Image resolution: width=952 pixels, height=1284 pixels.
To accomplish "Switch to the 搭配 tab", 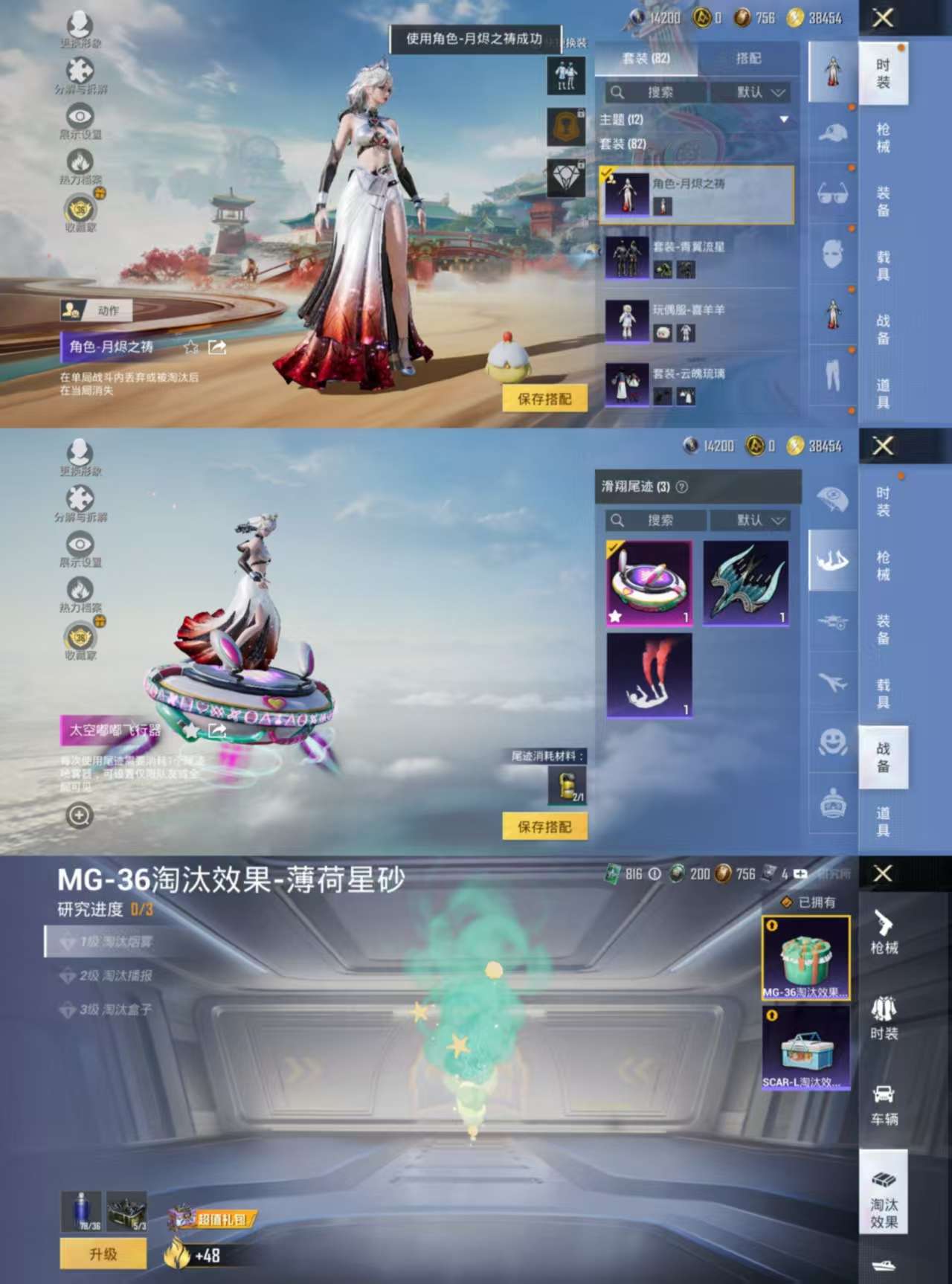I will (751, 59).
